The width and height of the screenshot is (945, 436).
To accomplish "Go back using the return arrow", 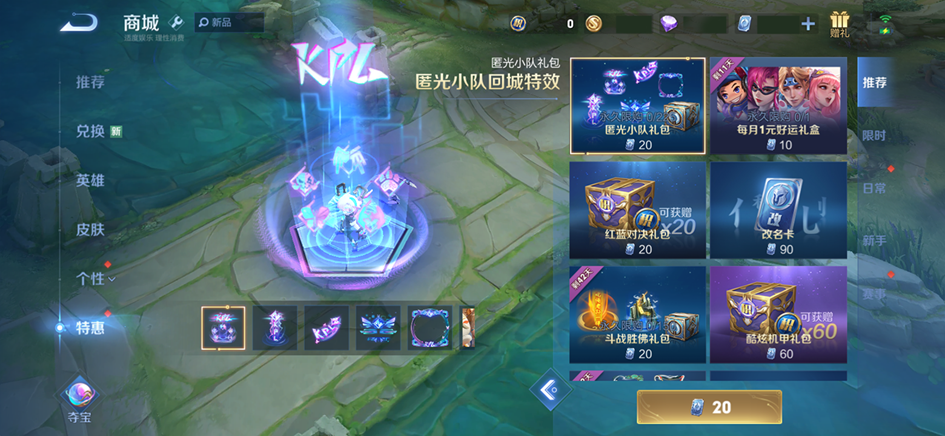I will [x=79, y=22].
